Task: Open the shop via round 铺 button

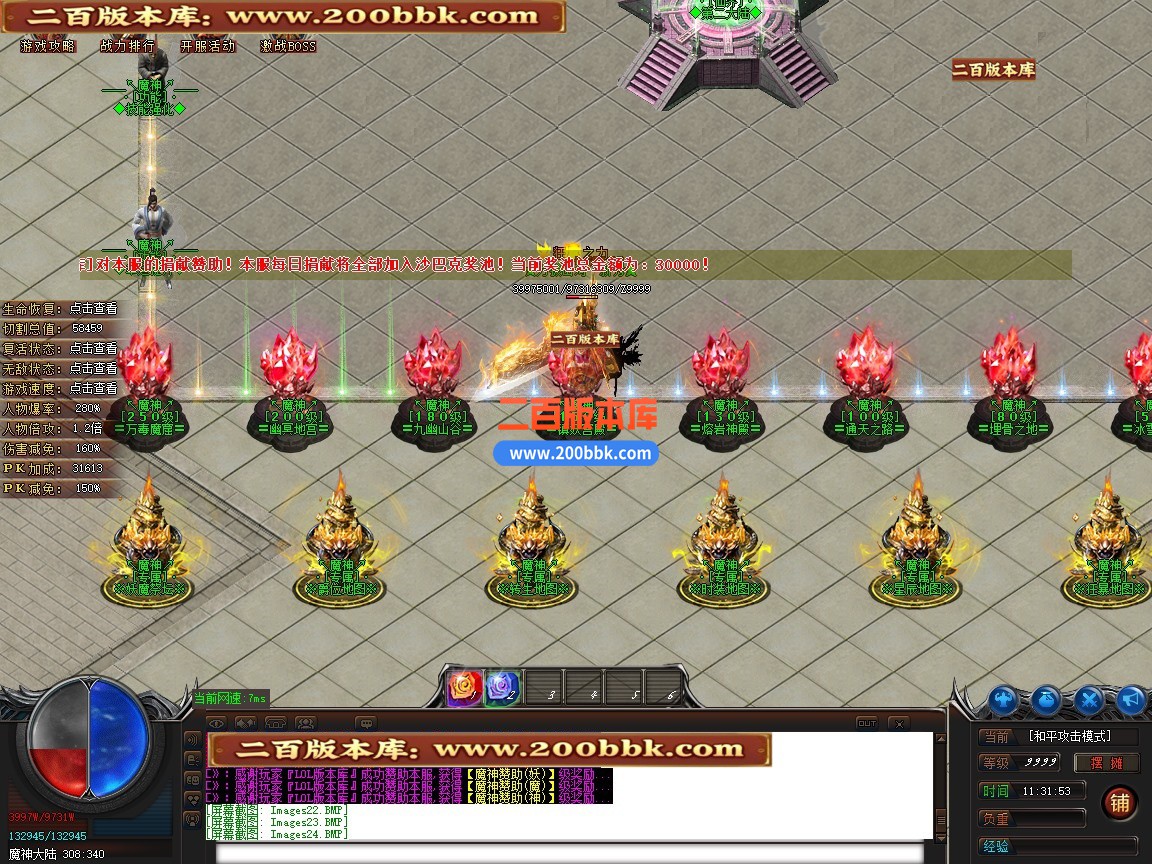Action: coord(1119,803)
